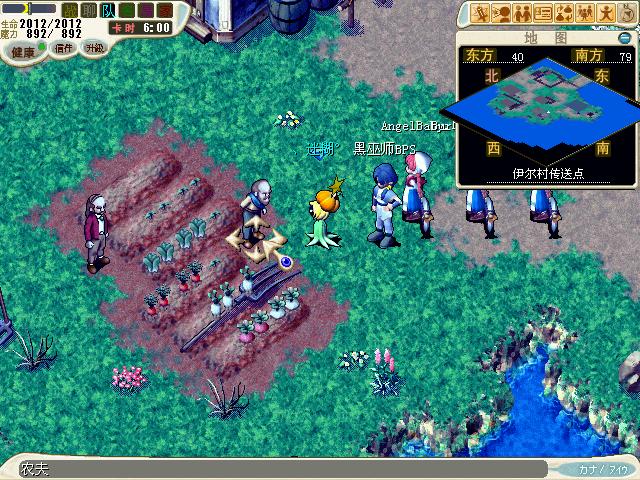Click the rightmost round icon in the top bar
Viewport: 640px width, 480px height.
[x=628, y=11]
